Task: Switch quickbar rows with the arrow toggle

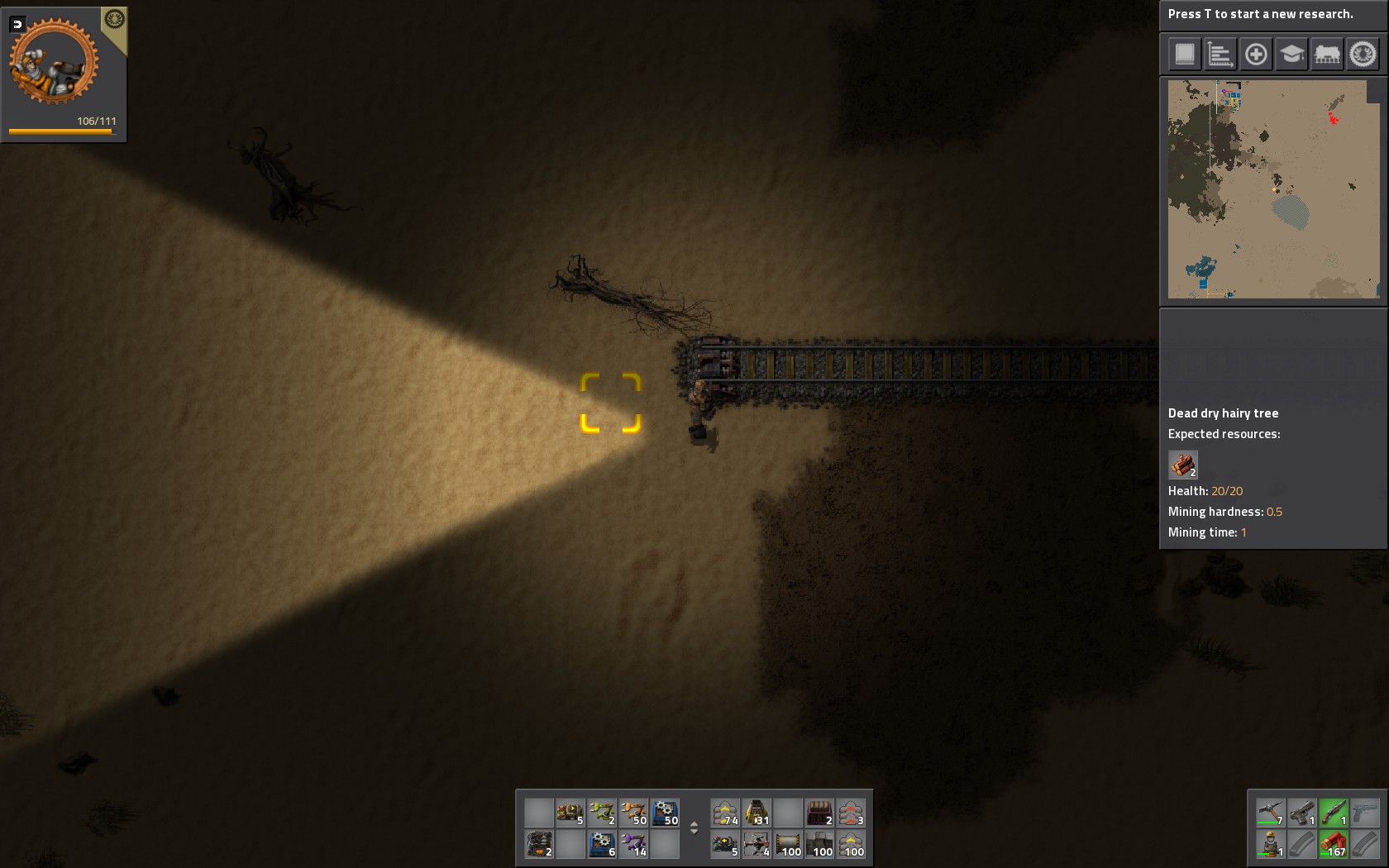Action: pos(694,827)
